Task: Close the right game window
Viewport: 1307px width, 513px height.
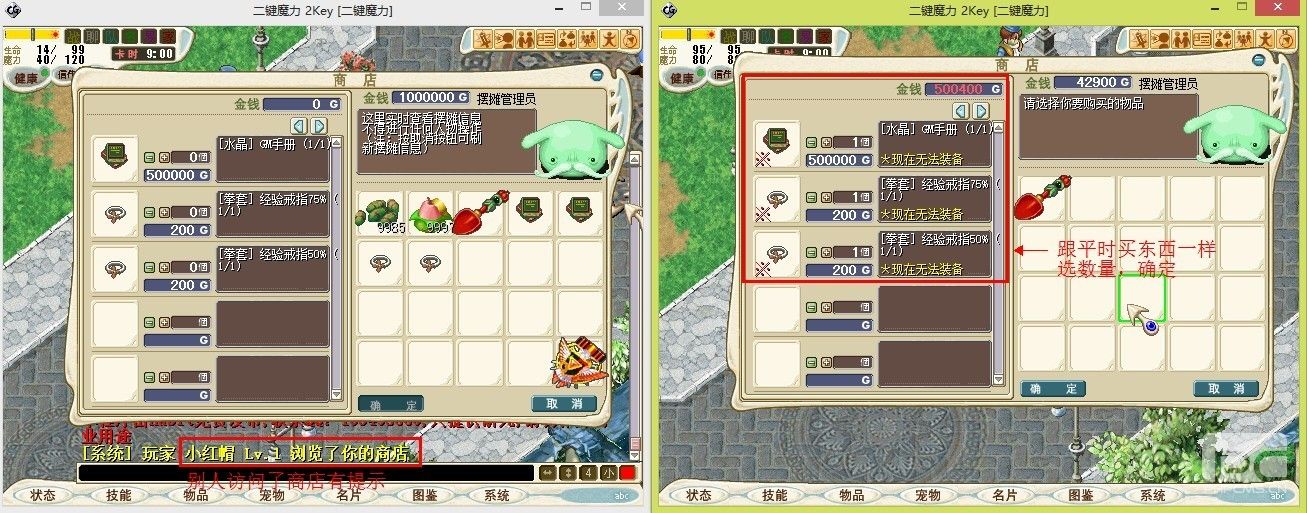Action: [x=1286, y=9]
